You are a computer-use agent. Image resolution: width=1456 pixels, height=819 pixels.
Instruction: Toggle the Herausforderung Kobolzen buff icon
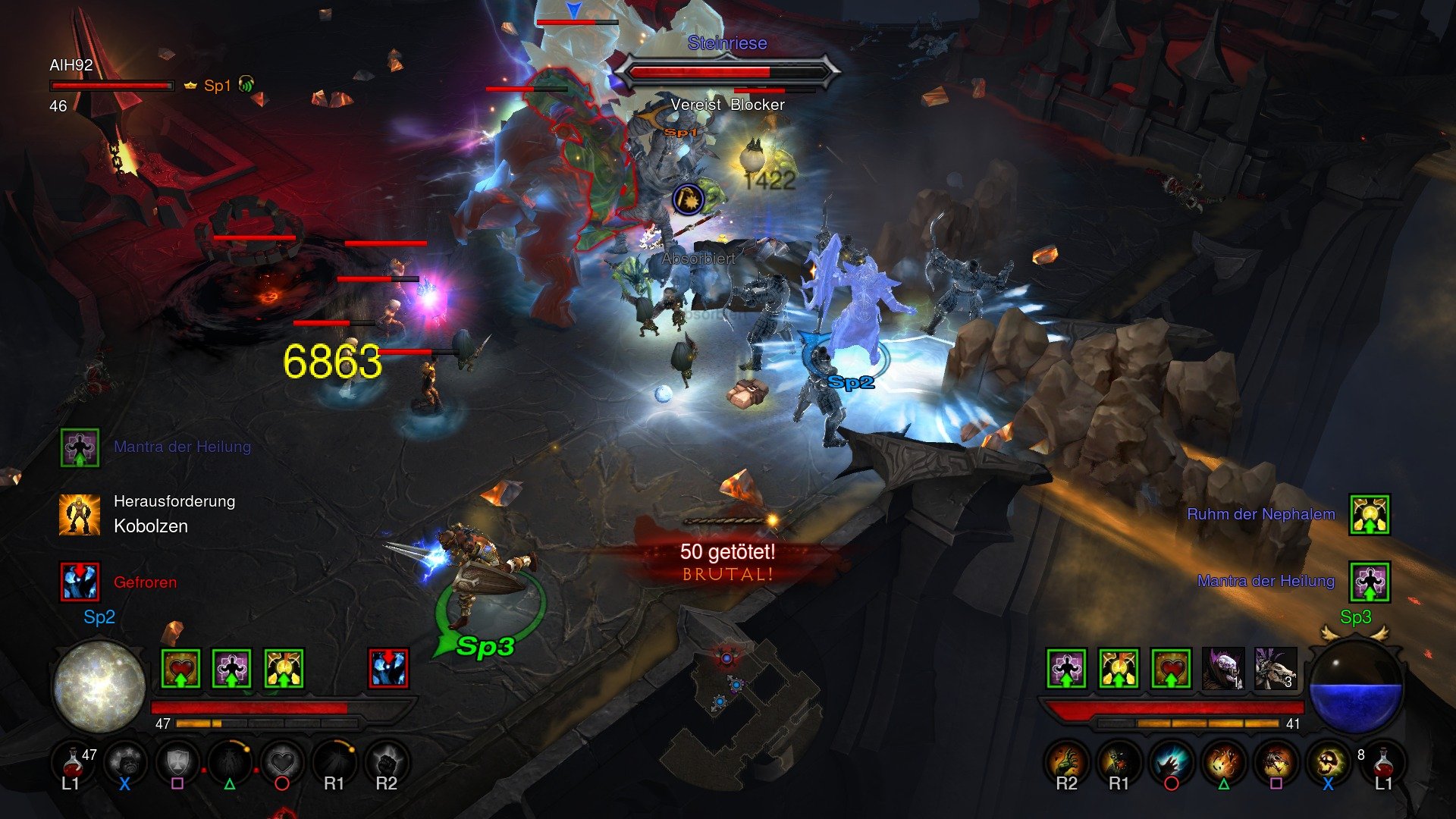coord(79,513)
